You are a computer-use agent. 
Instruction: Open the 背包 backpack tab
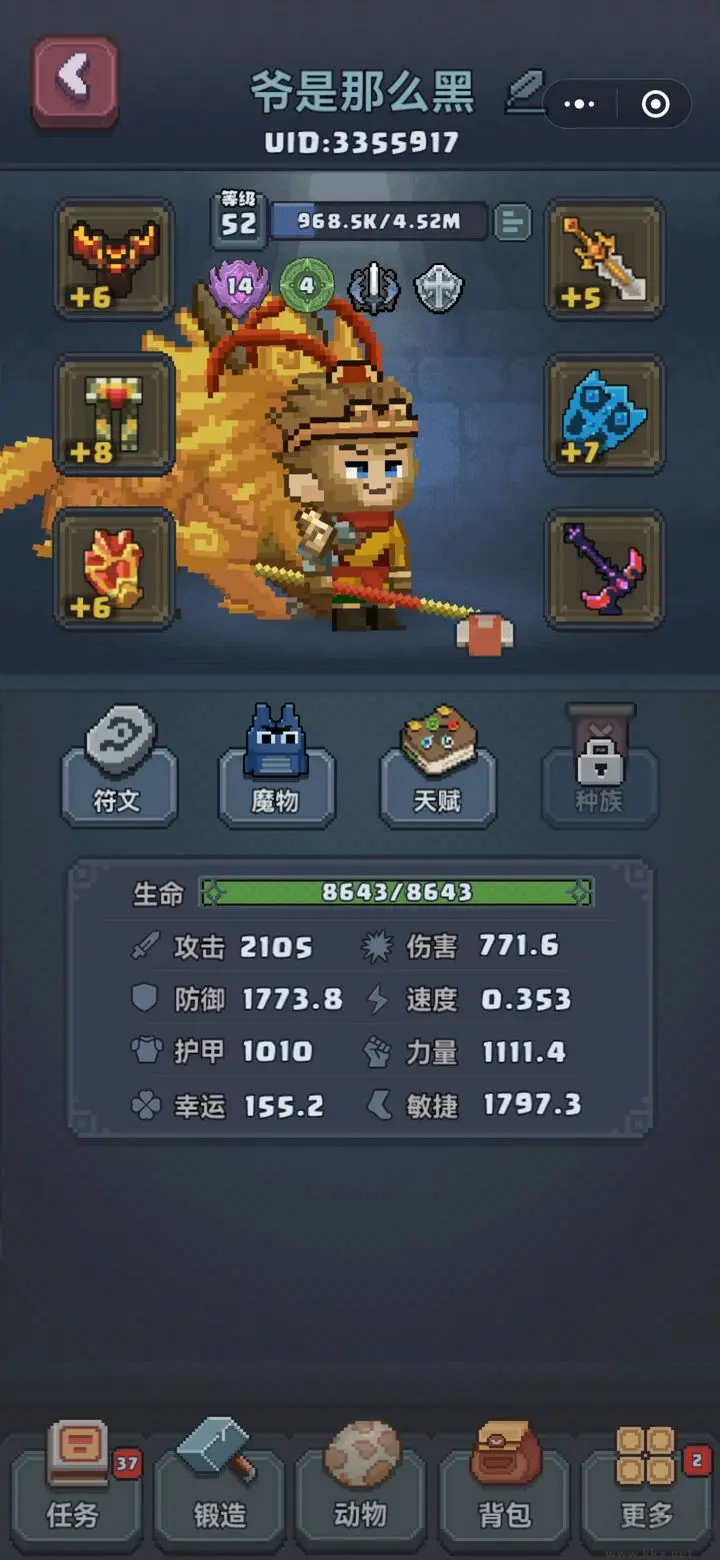point(504,1490)
